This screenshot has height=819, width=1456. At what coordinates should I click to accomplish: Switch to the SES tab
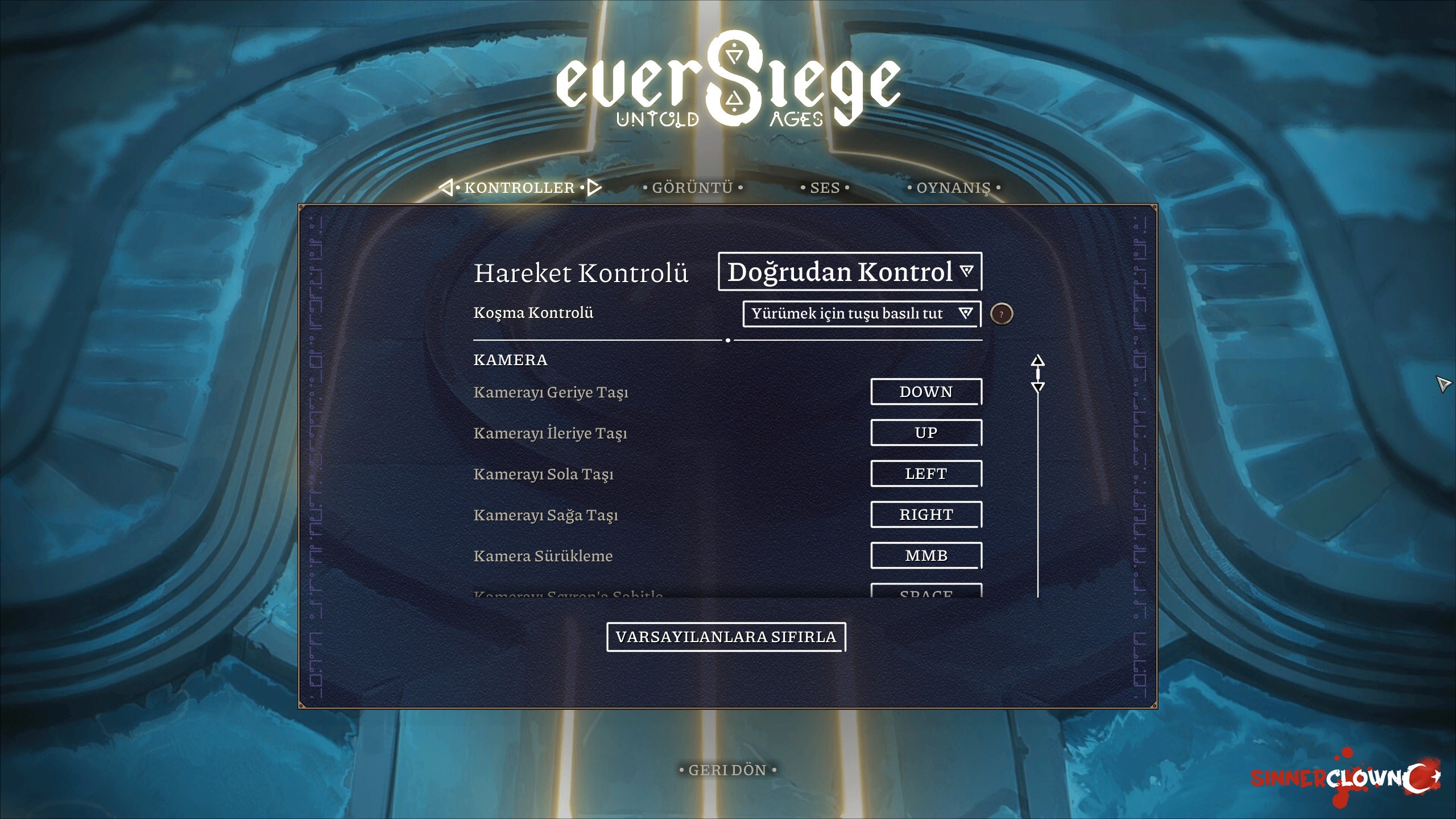coord(825,187)
